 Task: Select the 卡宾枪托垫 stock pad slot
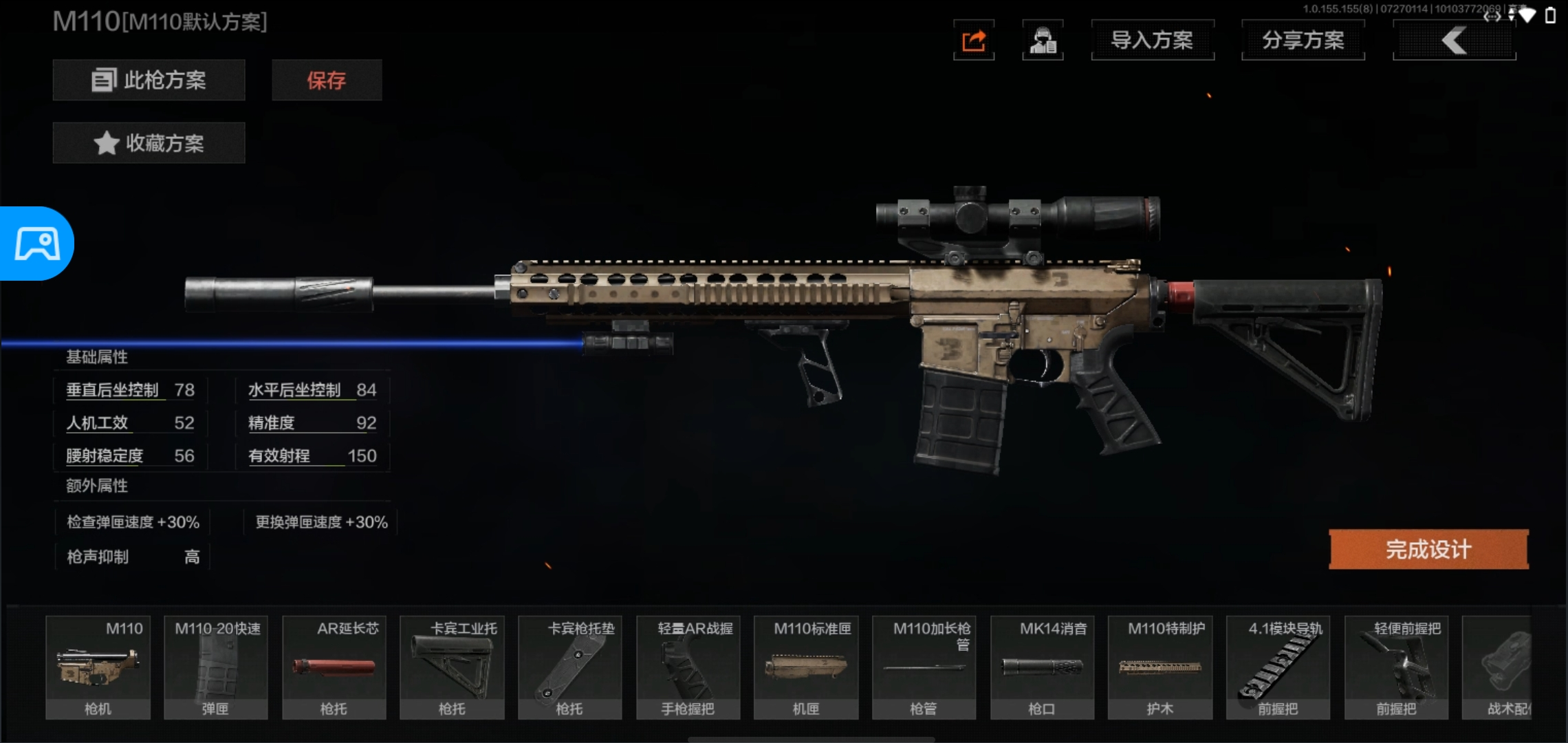570,667
